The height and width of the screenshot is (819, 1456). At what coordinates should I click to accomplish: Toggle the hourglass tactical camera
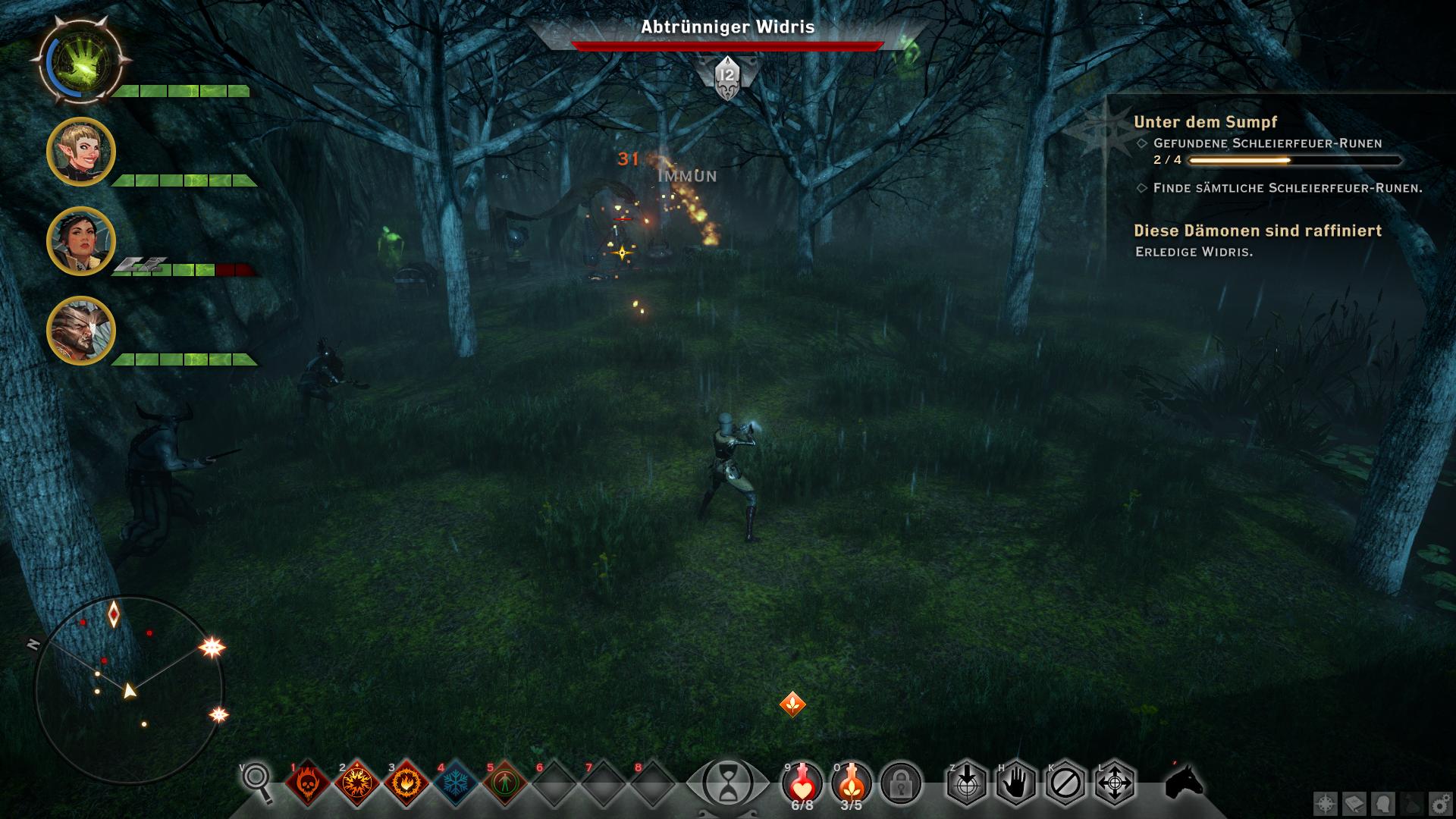[x=728, y=783]
